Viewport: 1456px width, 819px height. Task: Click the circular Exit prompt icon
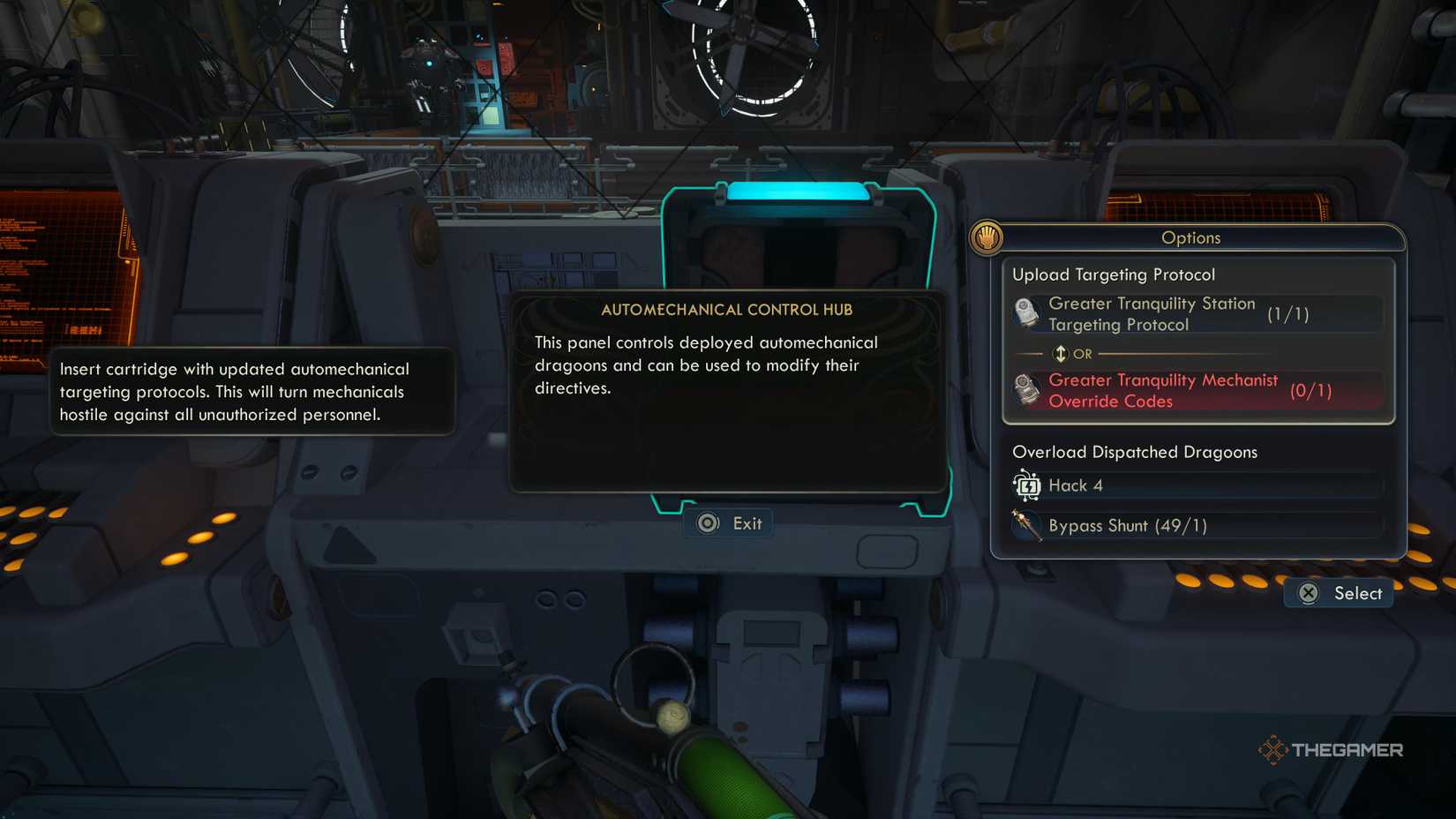point(707,522)
